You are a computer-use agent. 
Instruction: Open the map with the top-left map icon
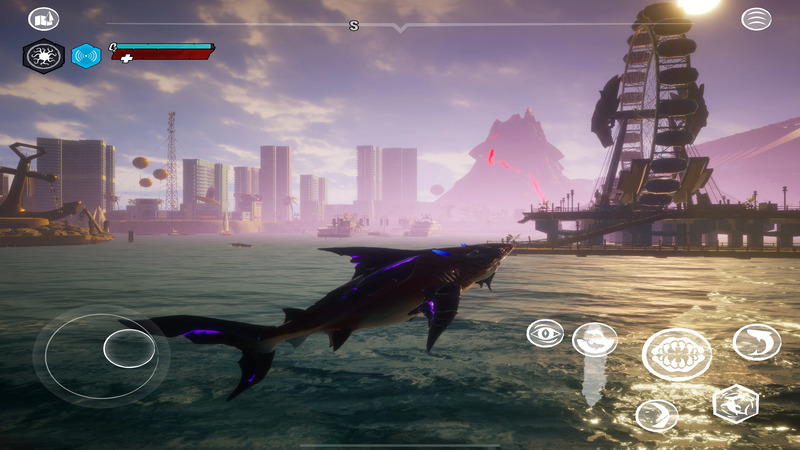[x=44, y=19]
